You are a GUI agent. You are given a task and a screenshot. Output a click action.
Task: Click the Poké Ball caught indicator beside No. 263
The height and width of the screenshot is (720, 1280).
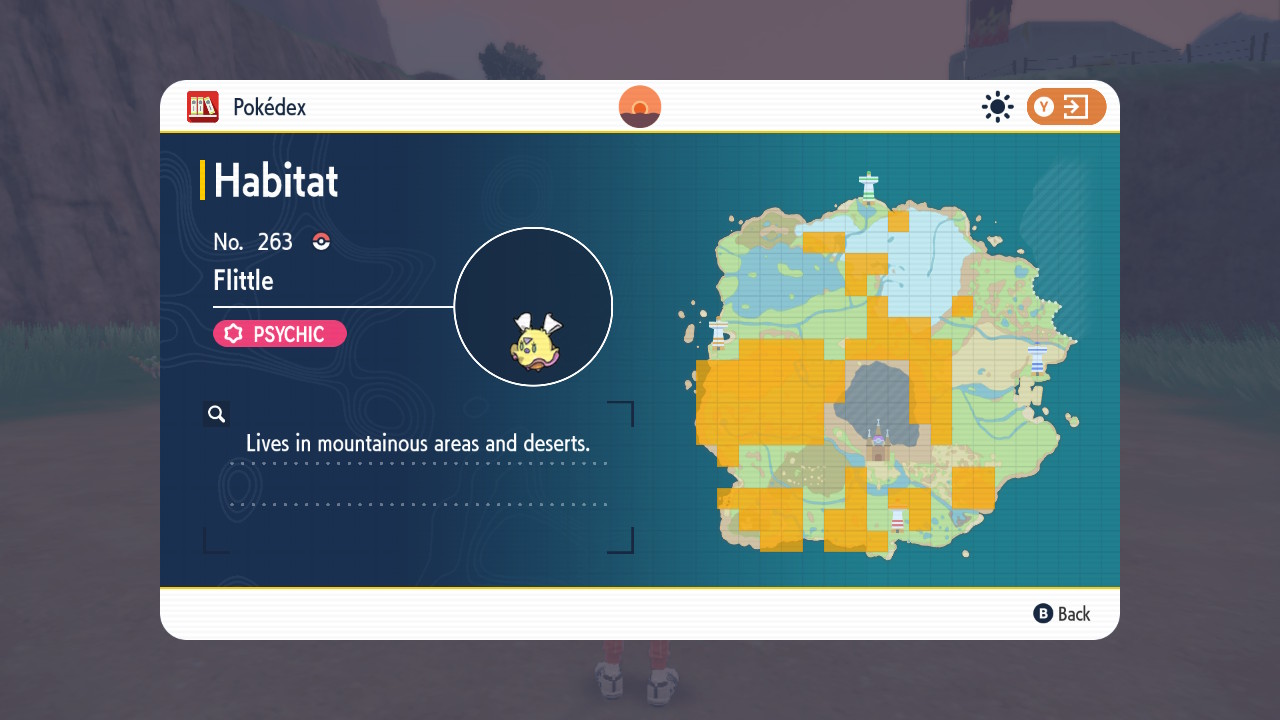coord(320,241)
